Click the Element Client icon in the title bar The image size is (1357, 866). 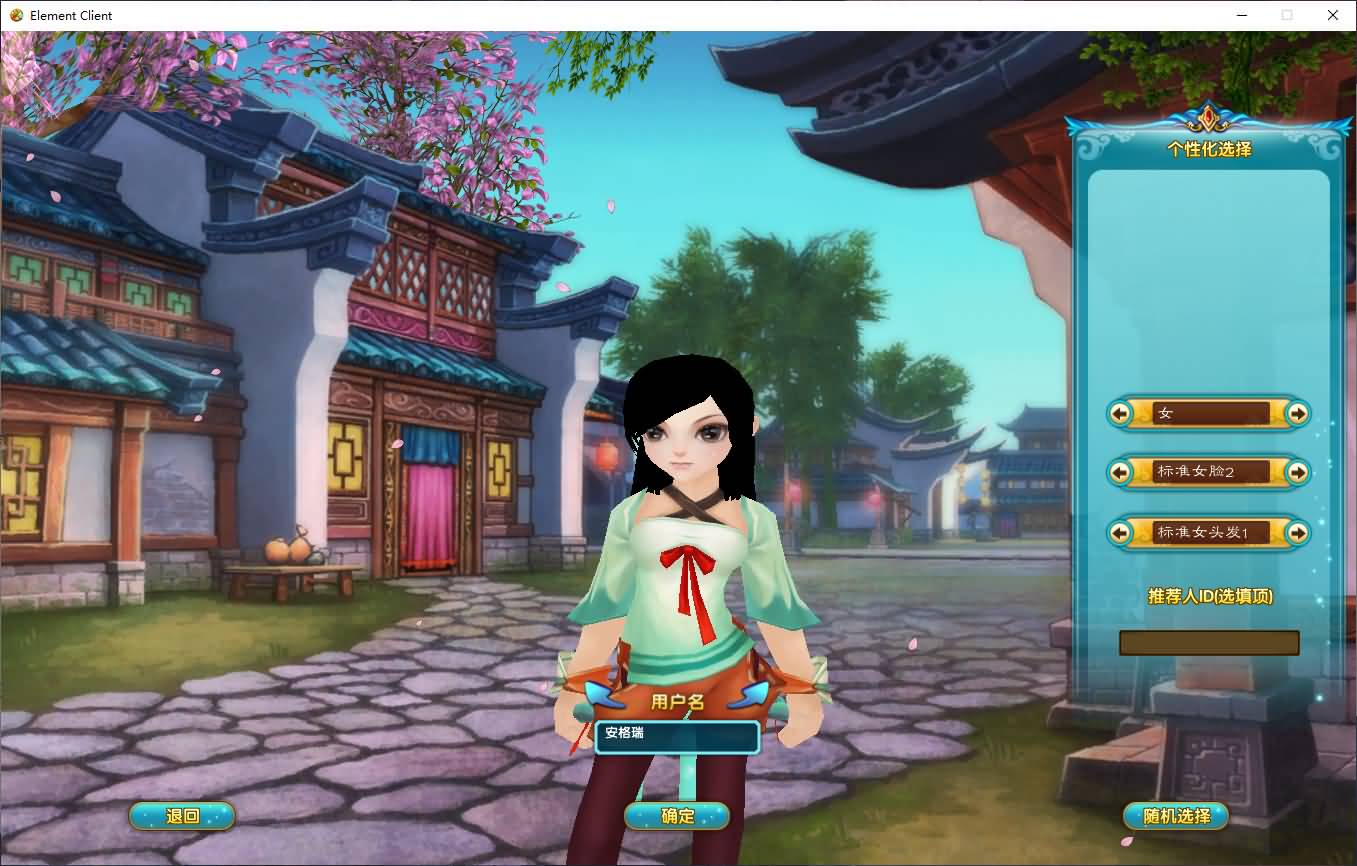[14, 15]
